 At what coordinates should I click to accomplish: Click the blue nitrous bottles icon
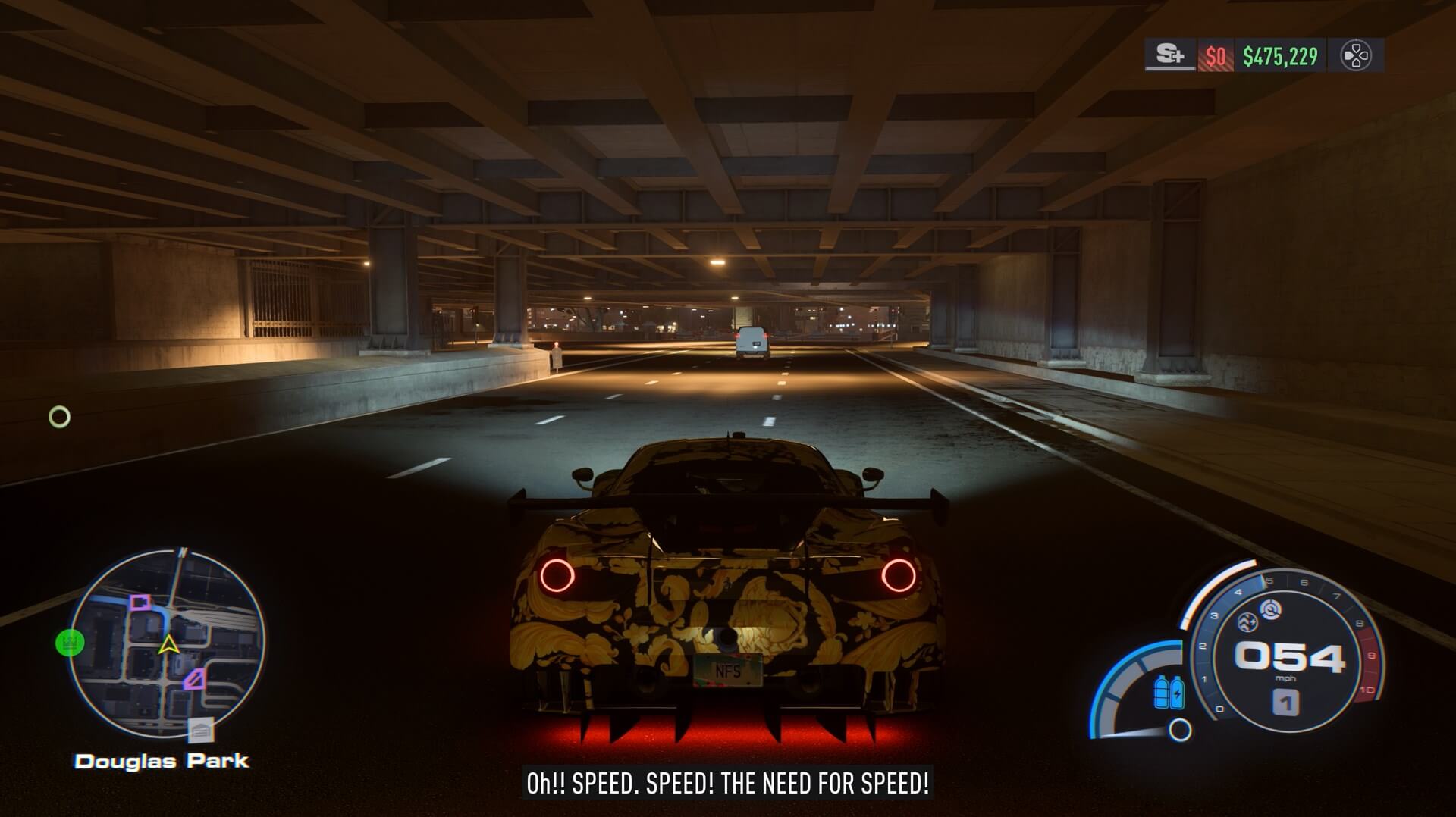(x=1168, y=691)
